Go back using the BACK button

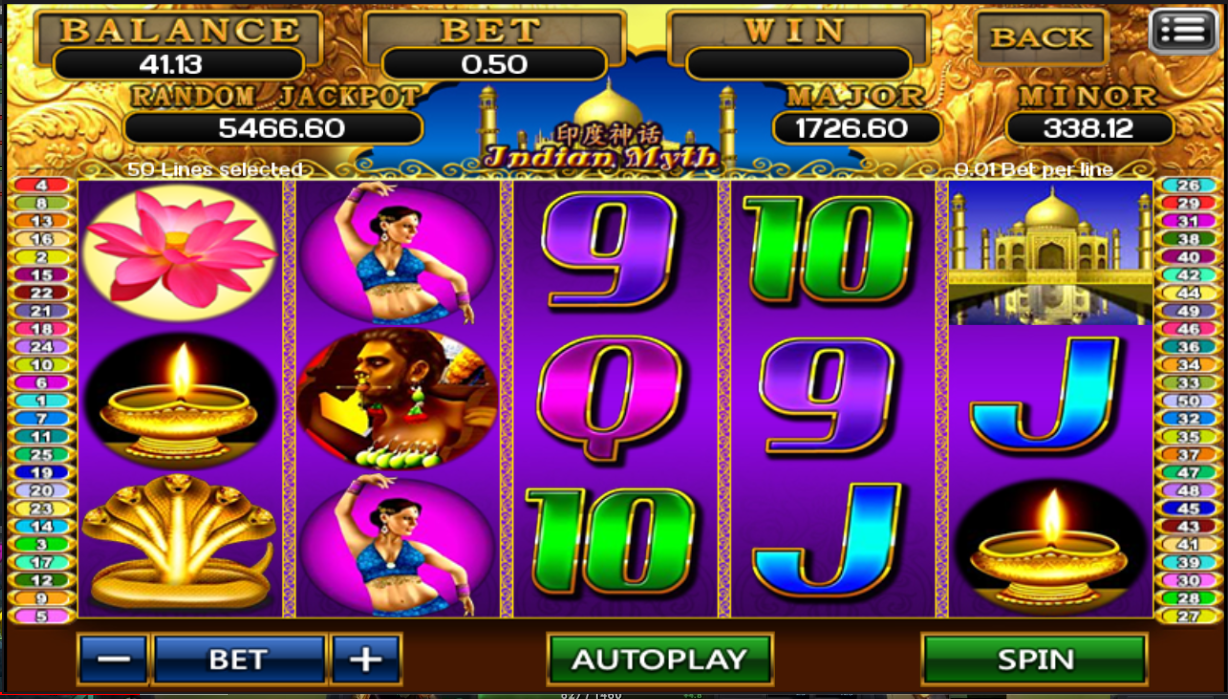[x=1040, y=38]
